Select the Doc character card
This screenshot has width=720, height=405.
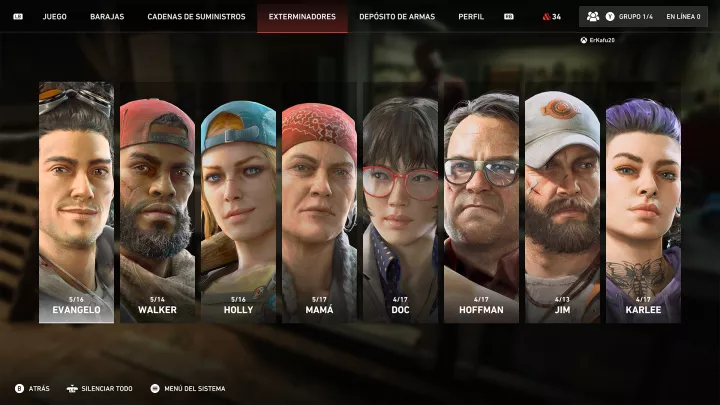400,210
